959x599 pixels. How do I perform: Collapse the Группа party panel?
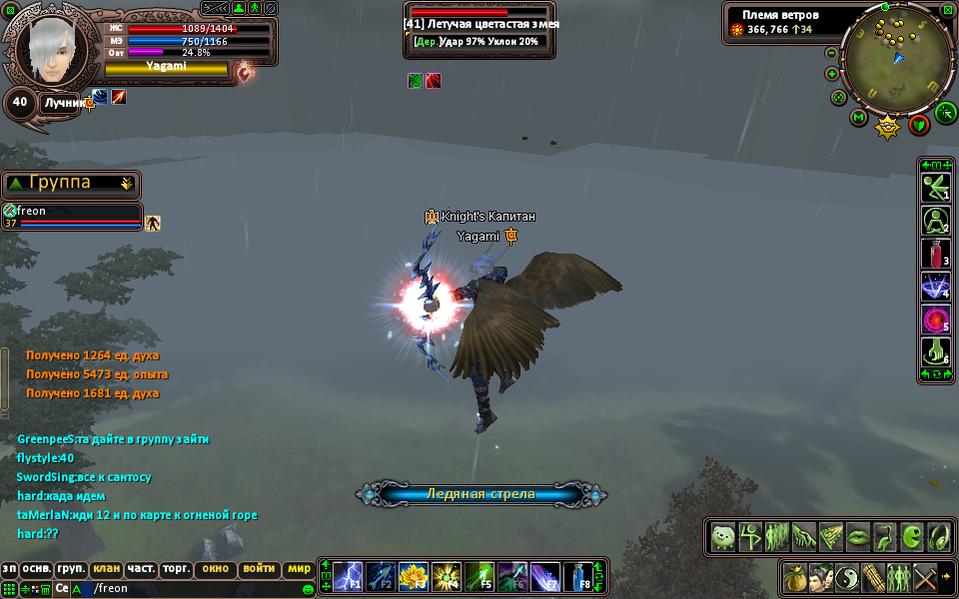point(126,184)
